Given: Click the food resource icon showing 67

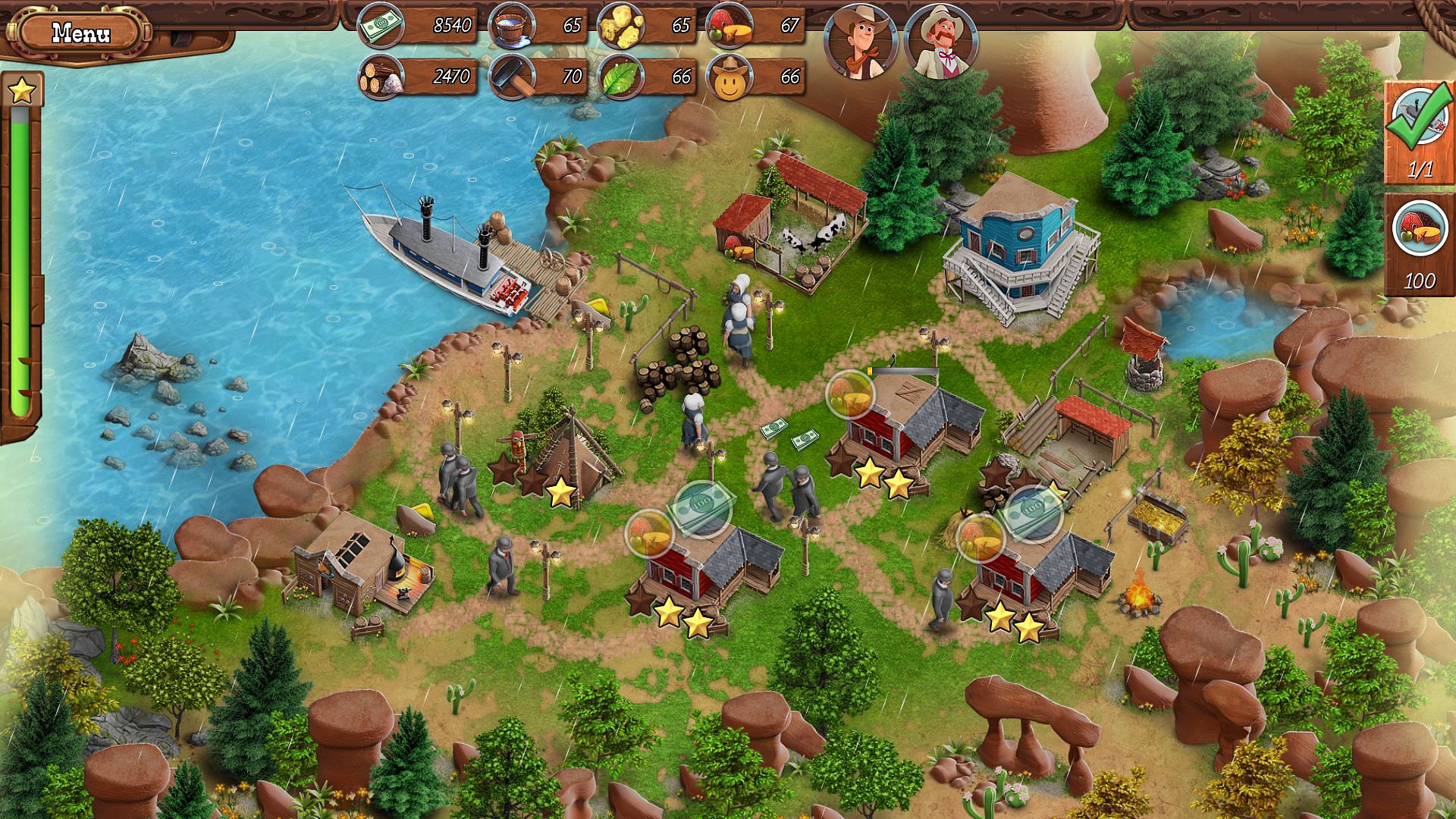Looking at the screenshot, I should click(x=730, y=24).
